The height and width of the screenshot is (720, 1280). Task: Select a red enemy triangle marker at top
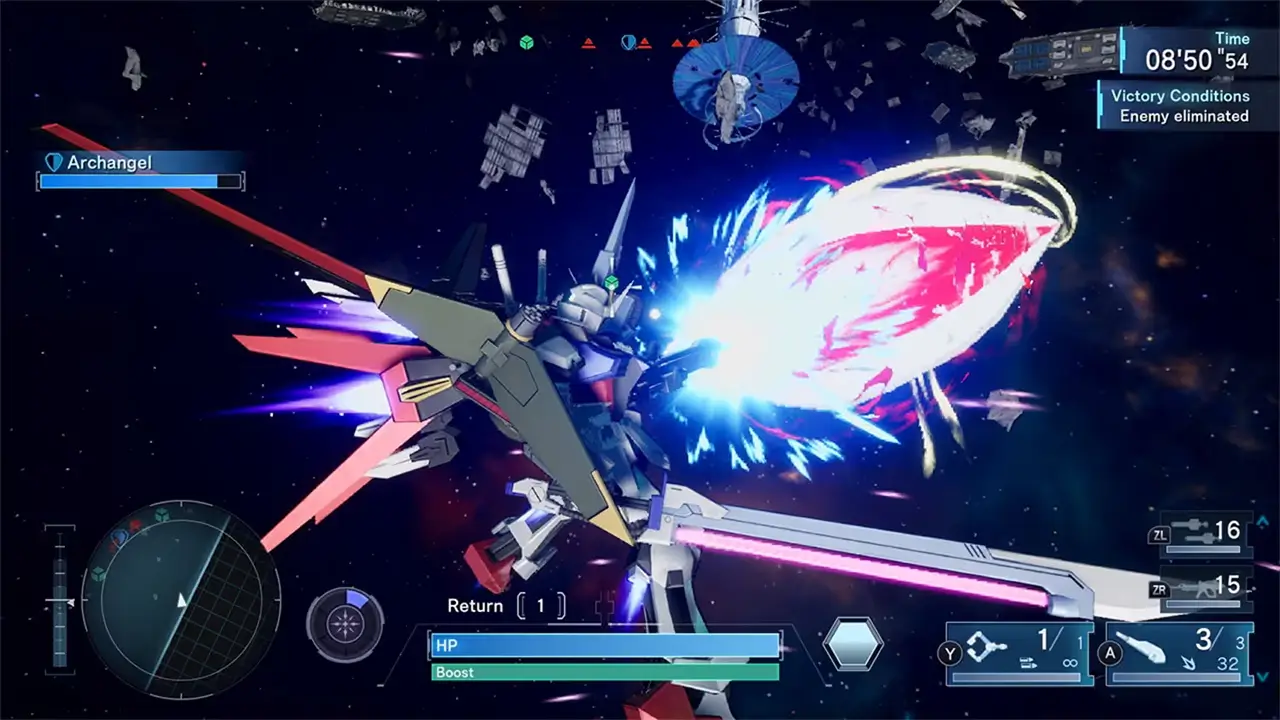[589, 43]
